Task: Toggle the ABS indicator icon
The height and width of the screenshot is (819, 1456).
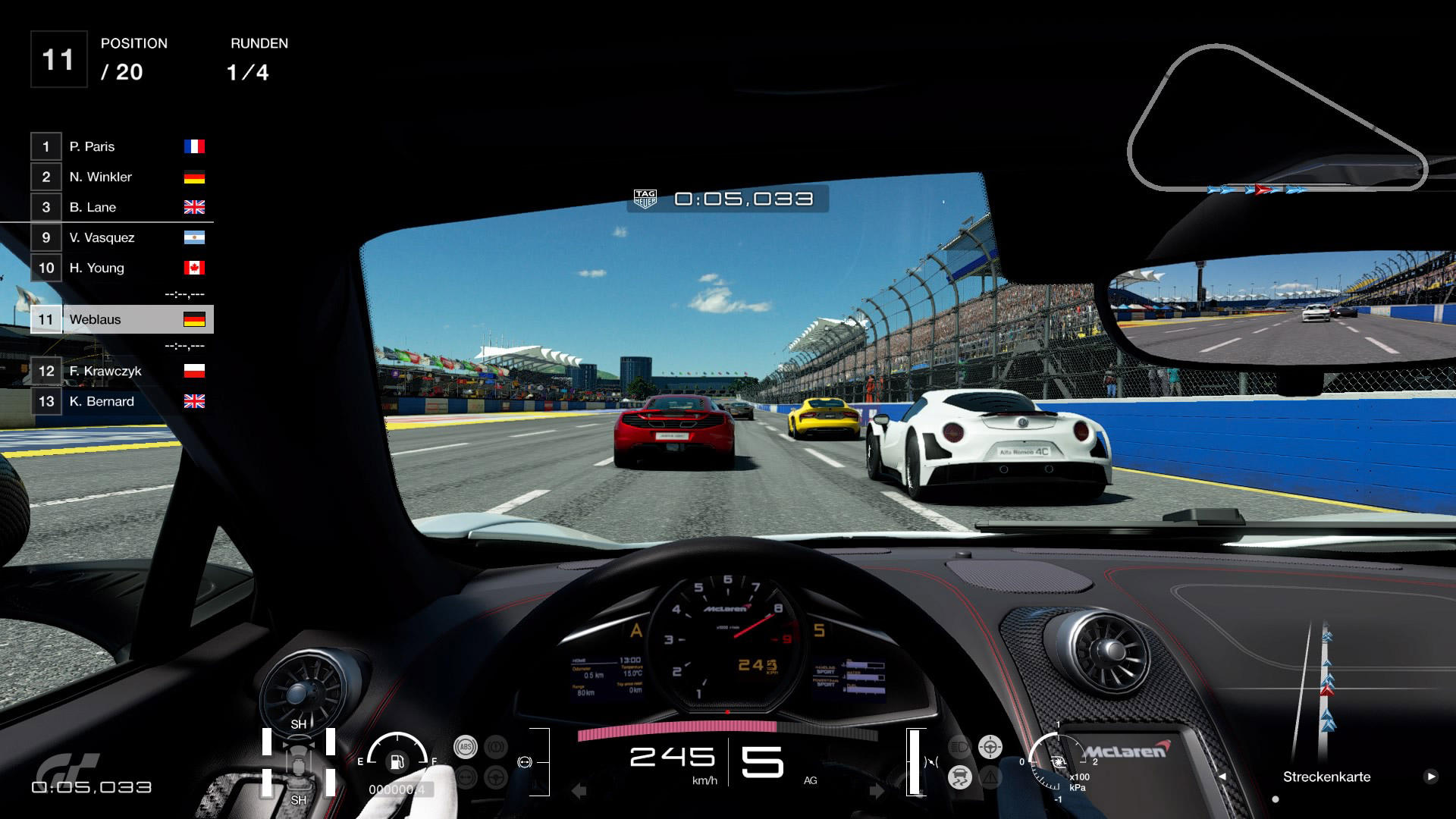Action: pyautogui.click(x=465, y=747)
